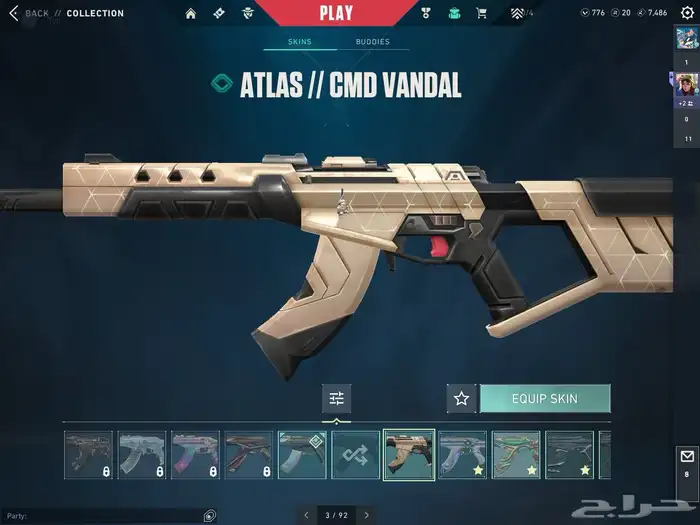The image size is (700, 525).
Task: Go to the next skin page
Action: 367,515
